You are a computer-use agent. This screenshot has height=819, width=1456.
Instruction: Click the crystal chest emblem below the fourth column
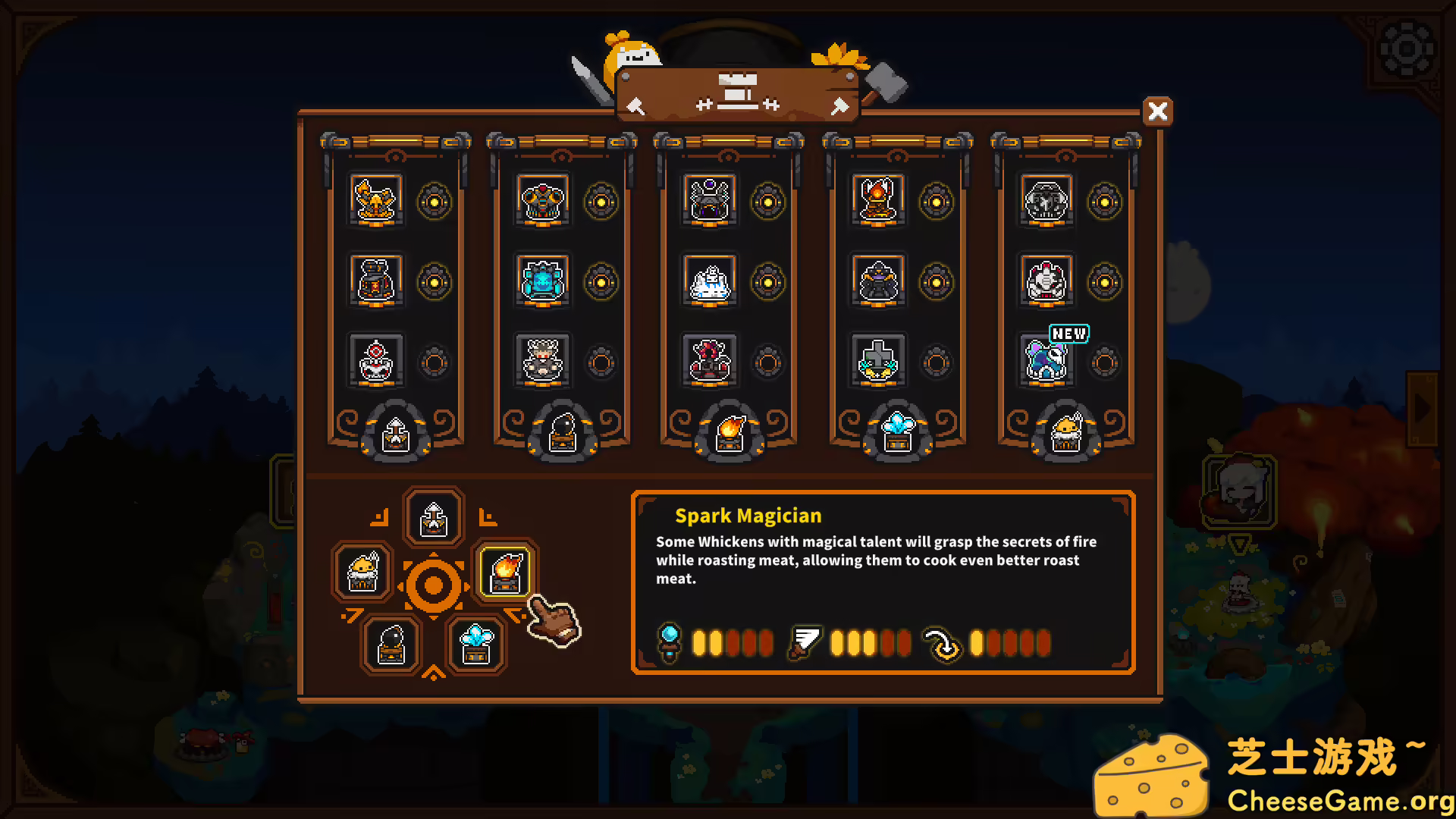(896, 429)
